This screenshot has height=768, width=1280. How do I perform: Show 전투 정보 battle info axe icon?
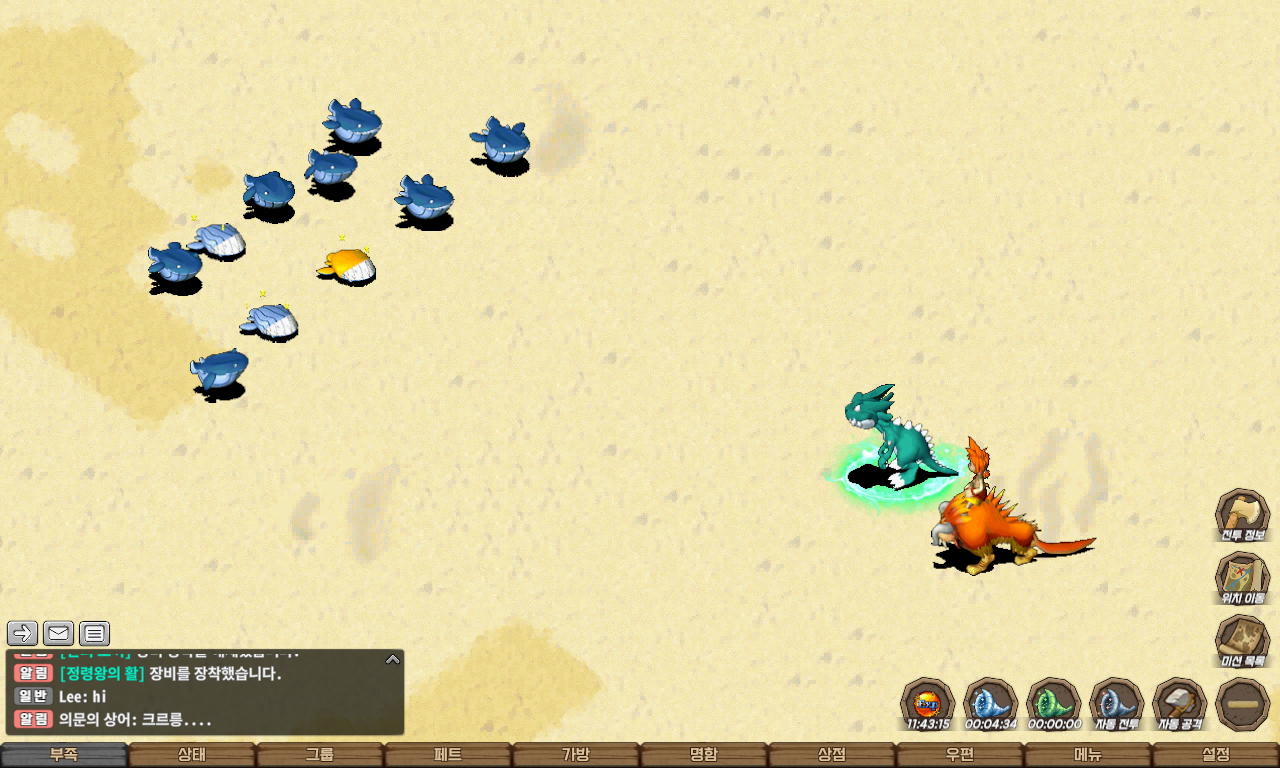[x=1242, y=515]
